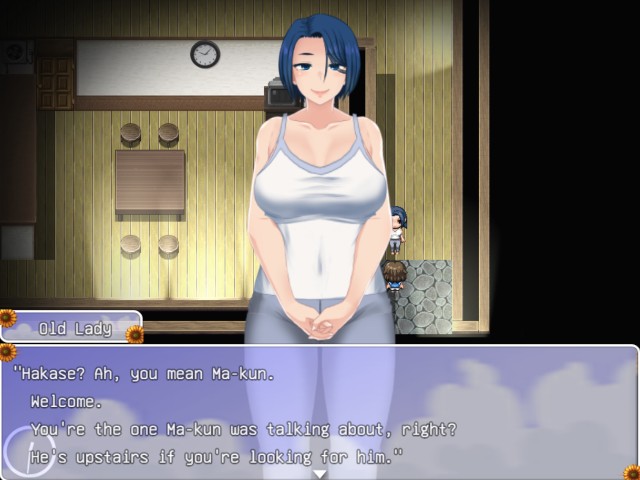
Task: Click the white continue arrow in dialogue box
Action: [x=320, y=473]
